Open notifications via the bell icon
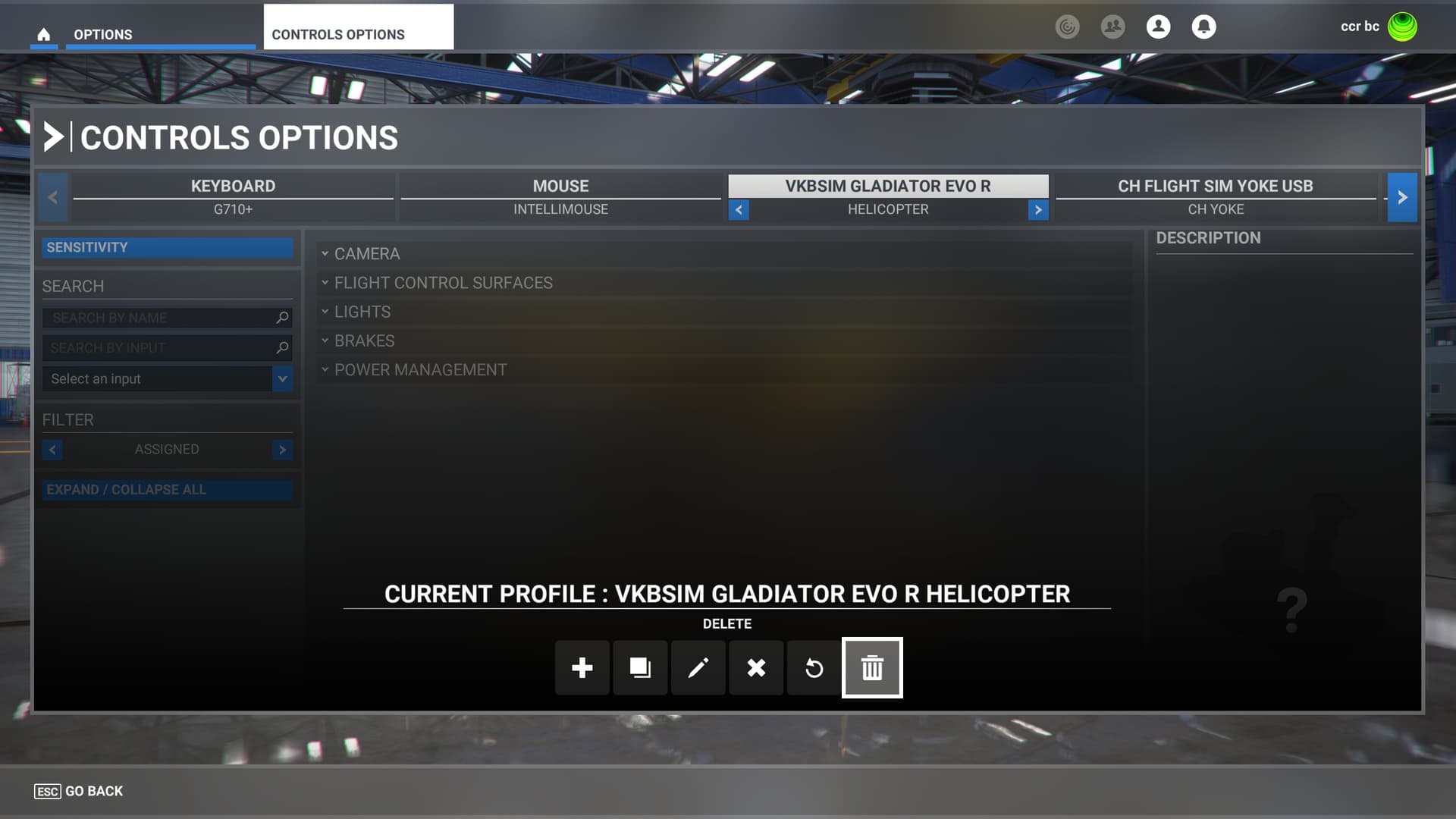Image resolution: width=1456 pixels, height=819 pixels. coord(1203,27)
